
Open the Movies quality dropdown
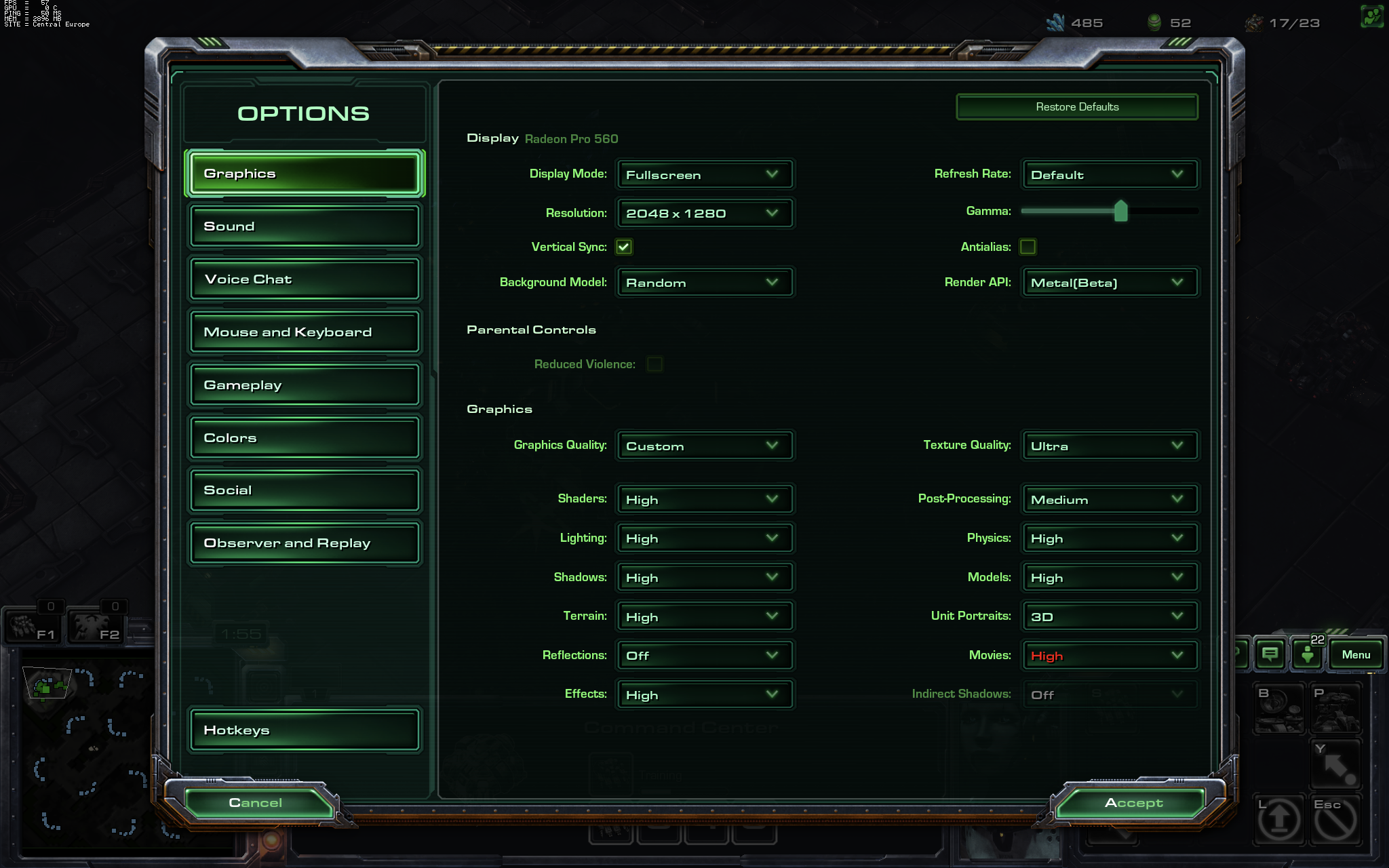tap(1109, 656)
